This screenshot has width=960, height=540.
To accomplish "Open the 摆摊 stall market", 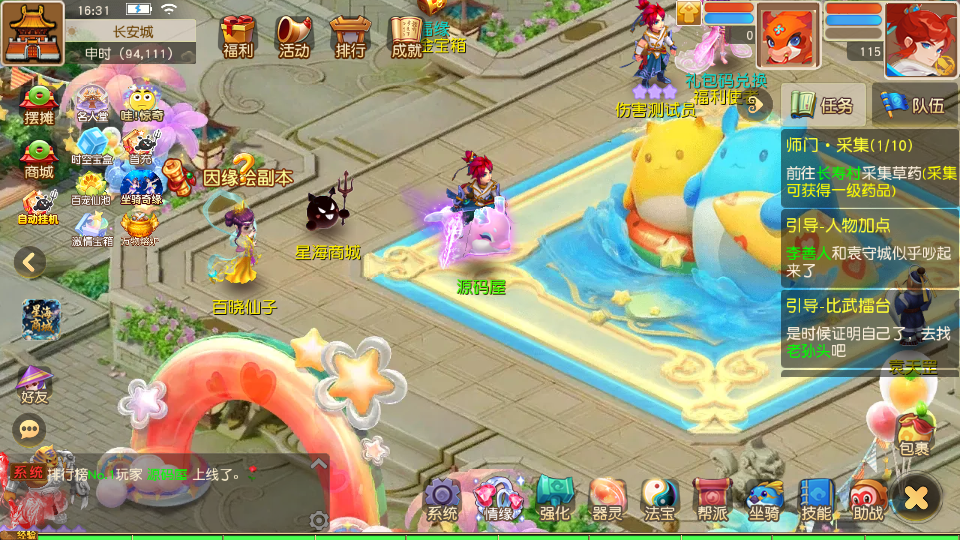I will point(38,105).
